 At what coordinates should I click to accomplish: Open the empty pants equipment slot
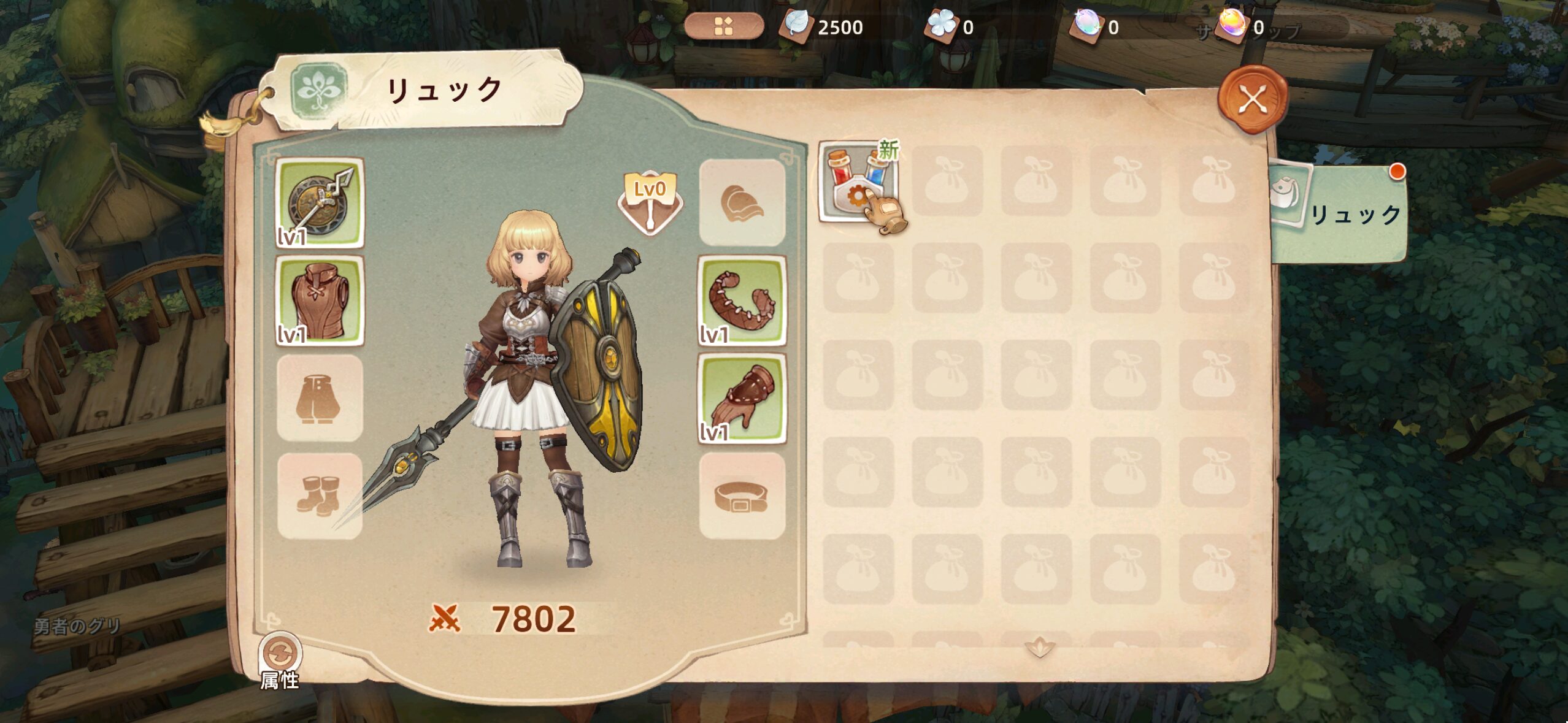320,398
